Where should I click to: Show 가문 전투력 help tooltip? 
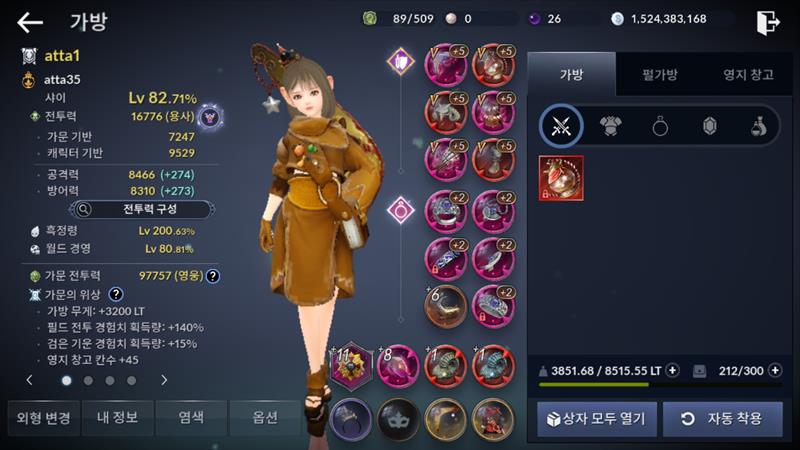tap(213, 275)
